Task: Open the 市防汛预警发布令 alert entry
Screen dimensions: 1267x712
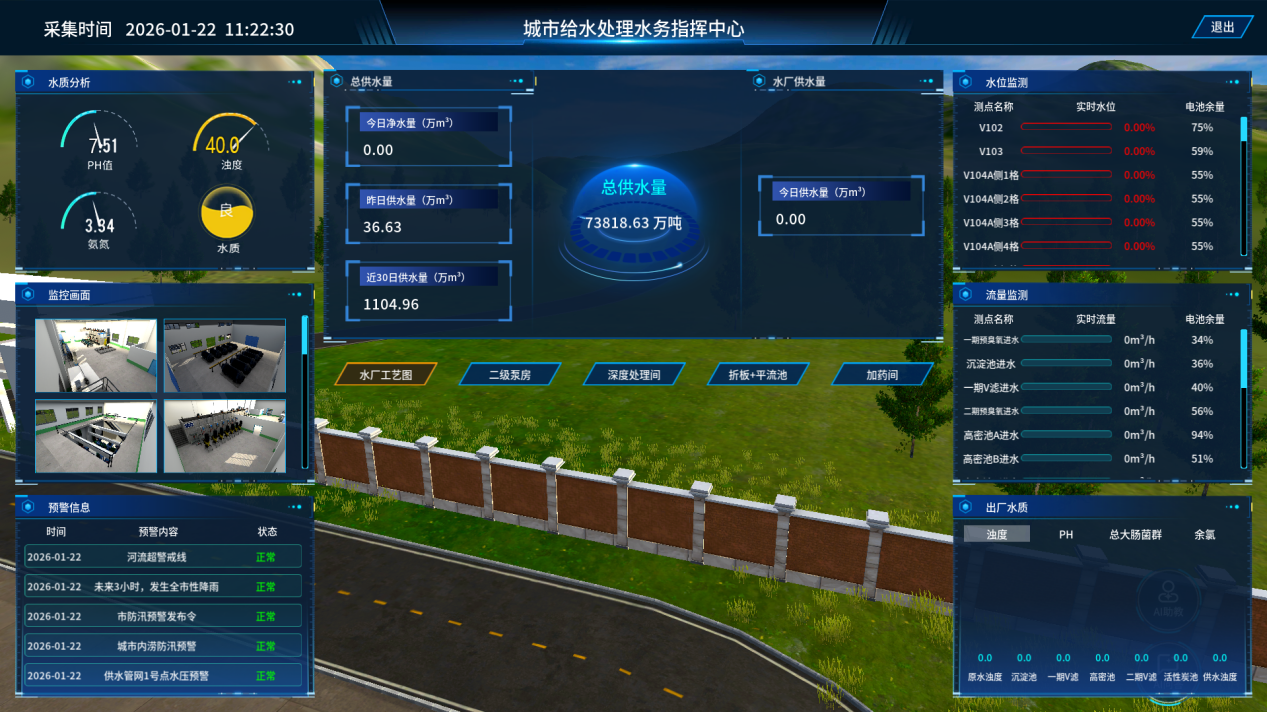Action: pos(163,617)
